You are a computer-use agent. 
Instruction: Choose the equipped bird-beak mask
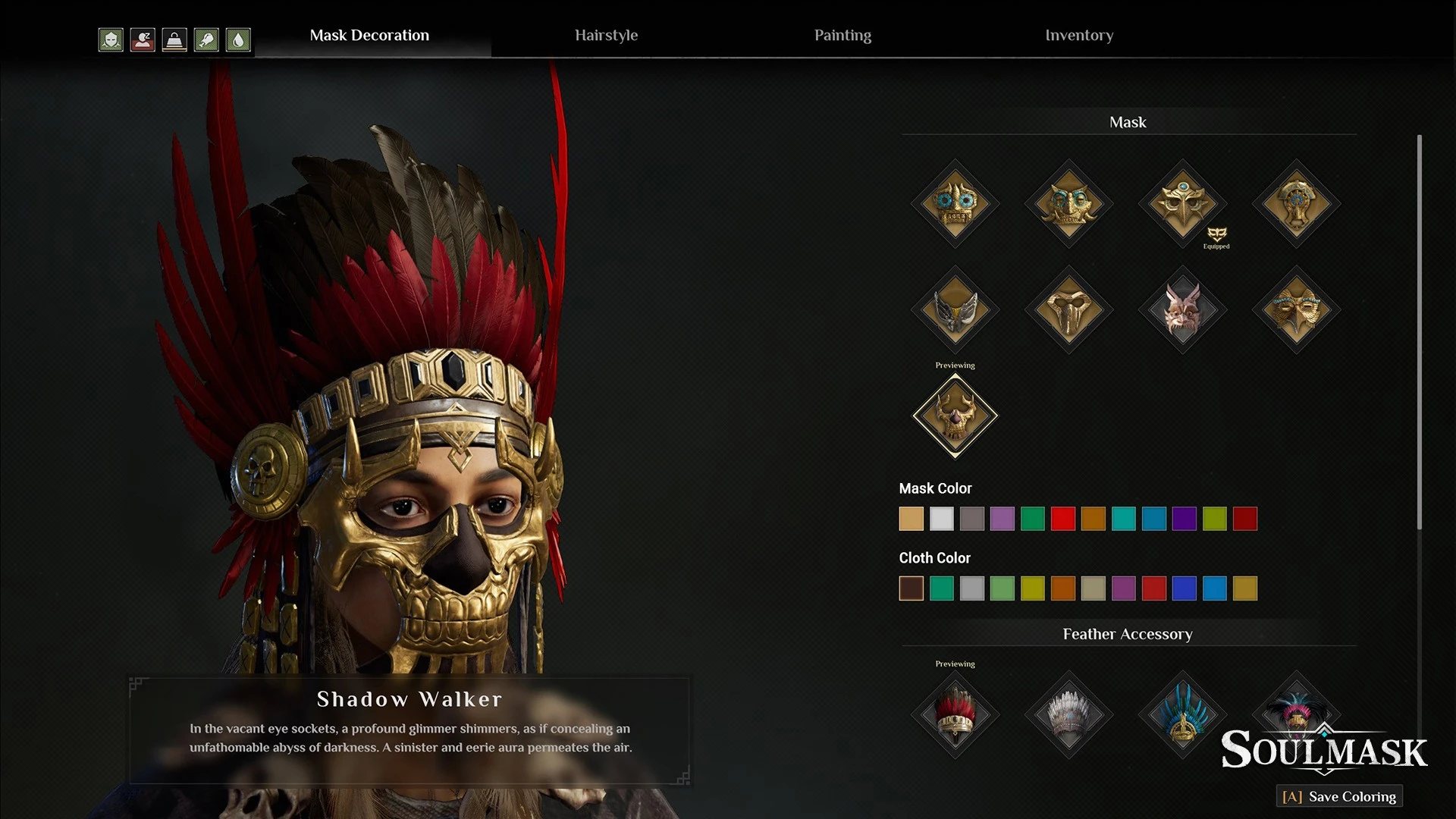(1182, 203)
